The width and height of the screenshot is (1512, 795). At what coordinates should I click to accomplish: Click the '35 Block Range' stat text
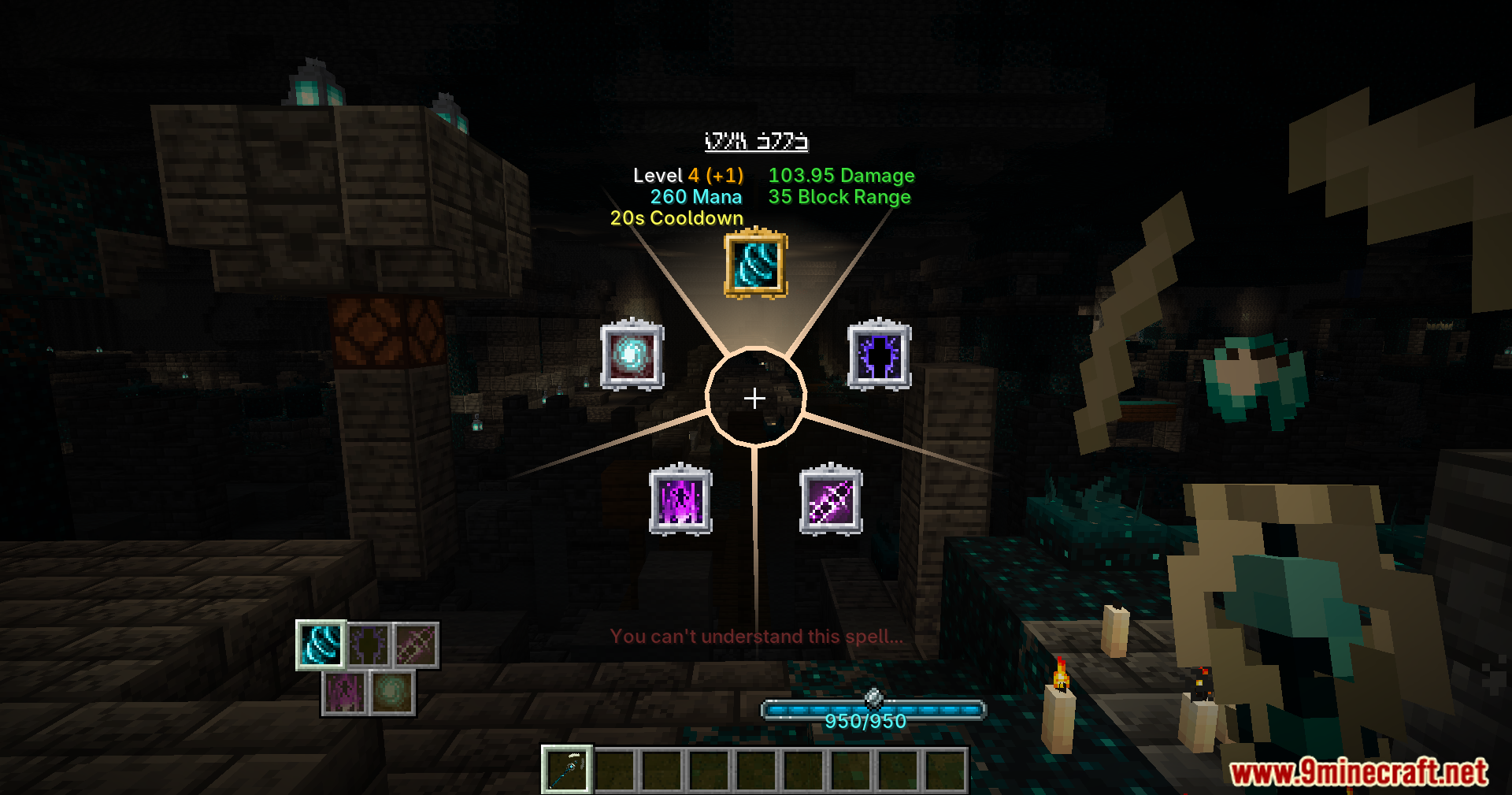pyautogui.click(x=839, y=197)
